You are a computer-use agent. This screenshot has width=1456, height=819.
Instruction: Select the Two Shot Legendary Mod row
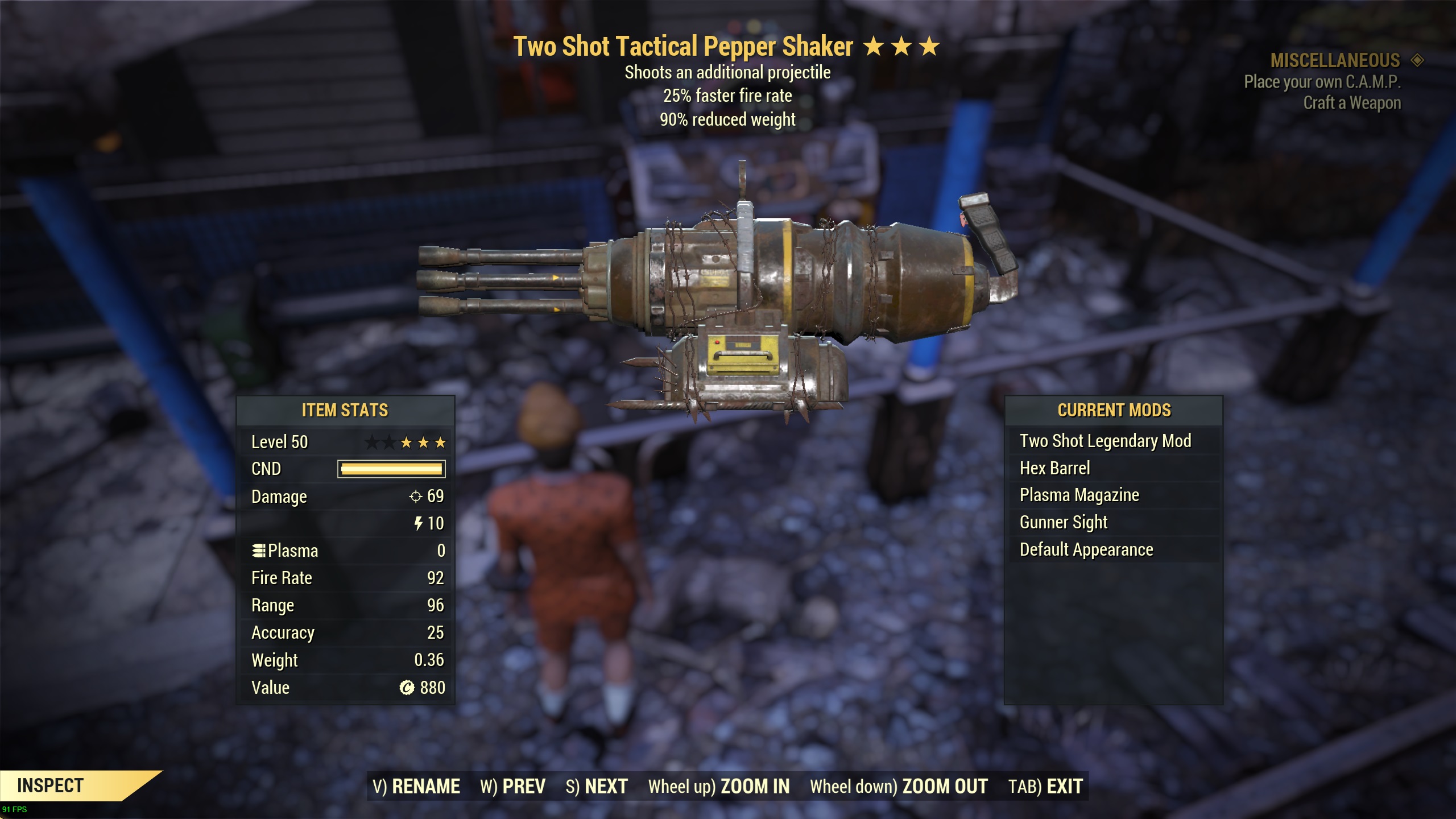(1105, 441)
